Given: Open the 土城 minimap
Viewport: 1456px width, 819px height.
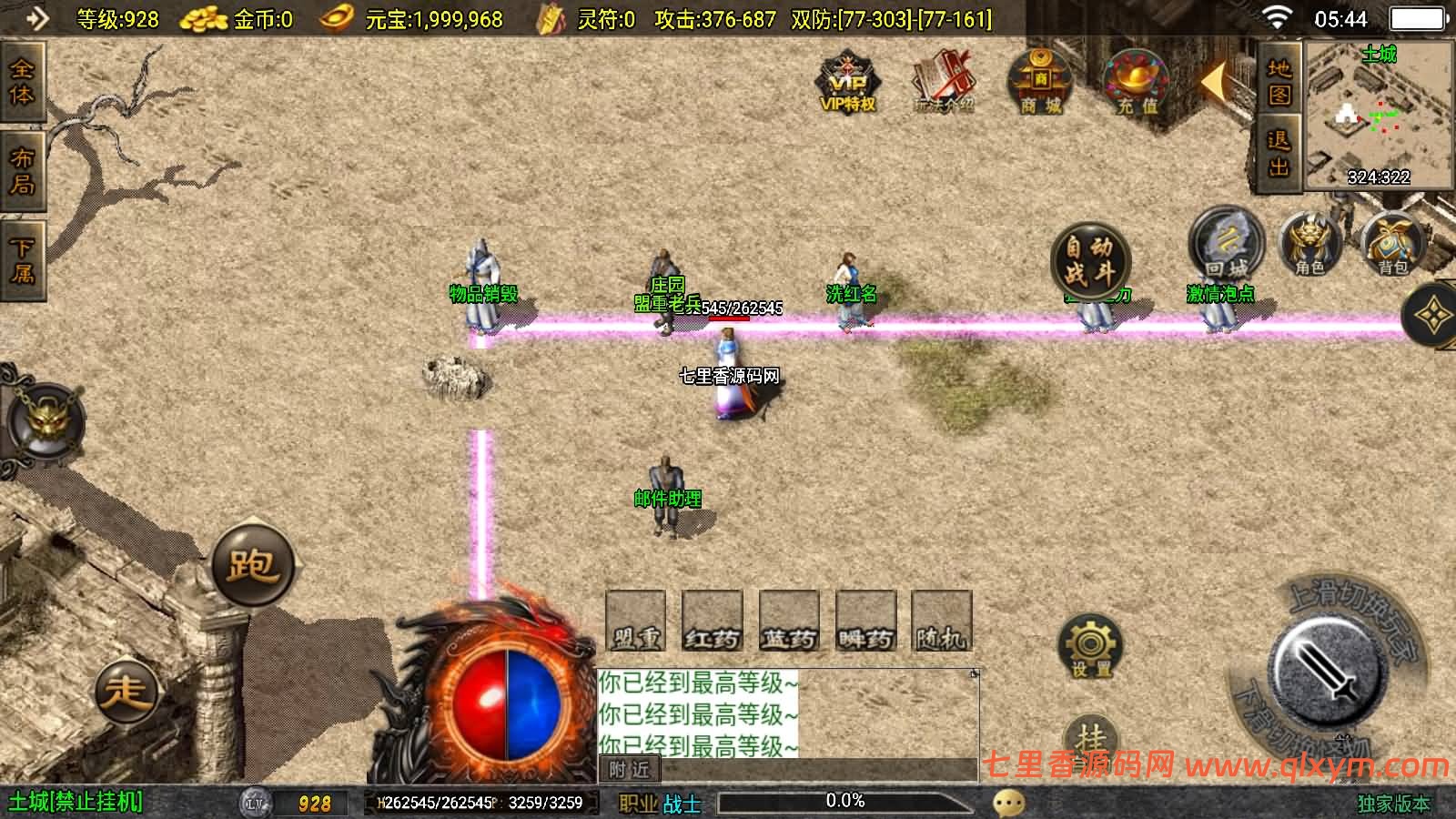Looking at the screenshot, I should [x=1378, y=115].
